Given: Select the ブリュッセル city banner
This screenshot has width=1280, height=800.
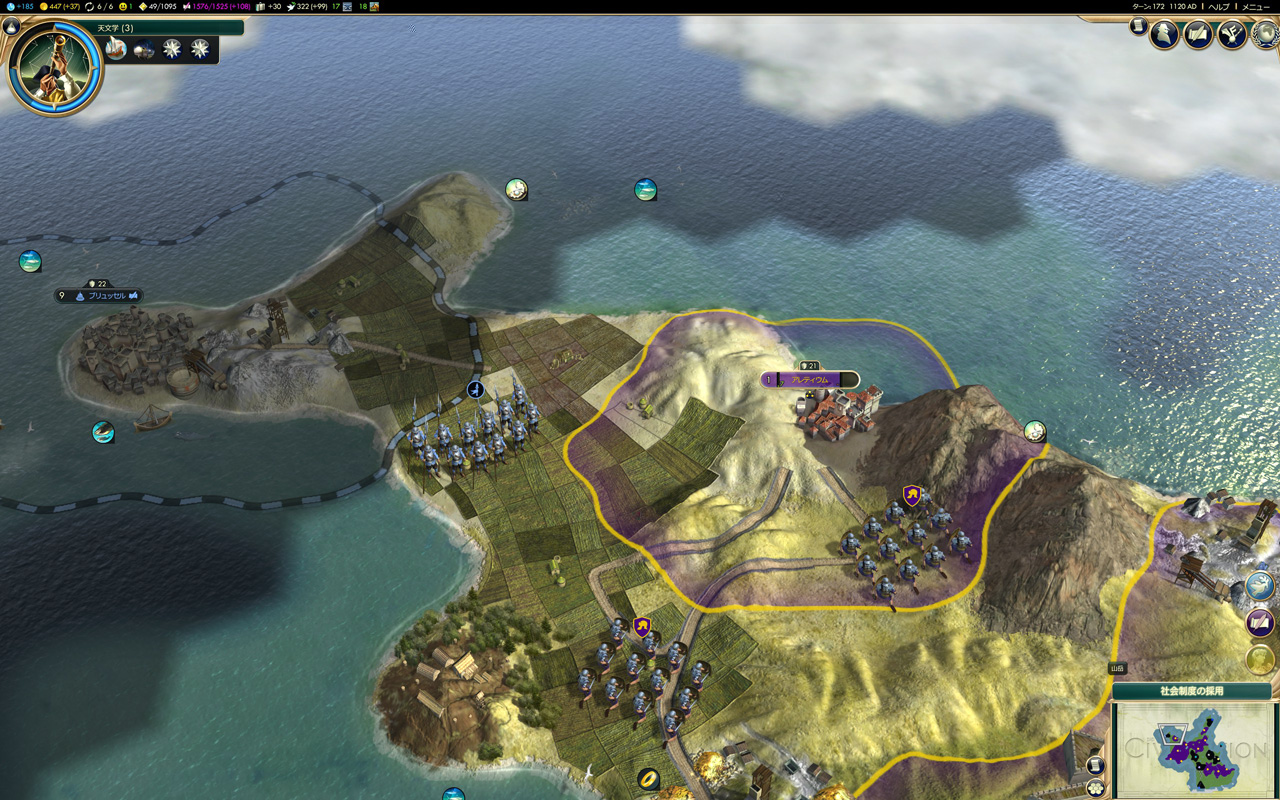Looking at the screenshot, I should 99,296.
